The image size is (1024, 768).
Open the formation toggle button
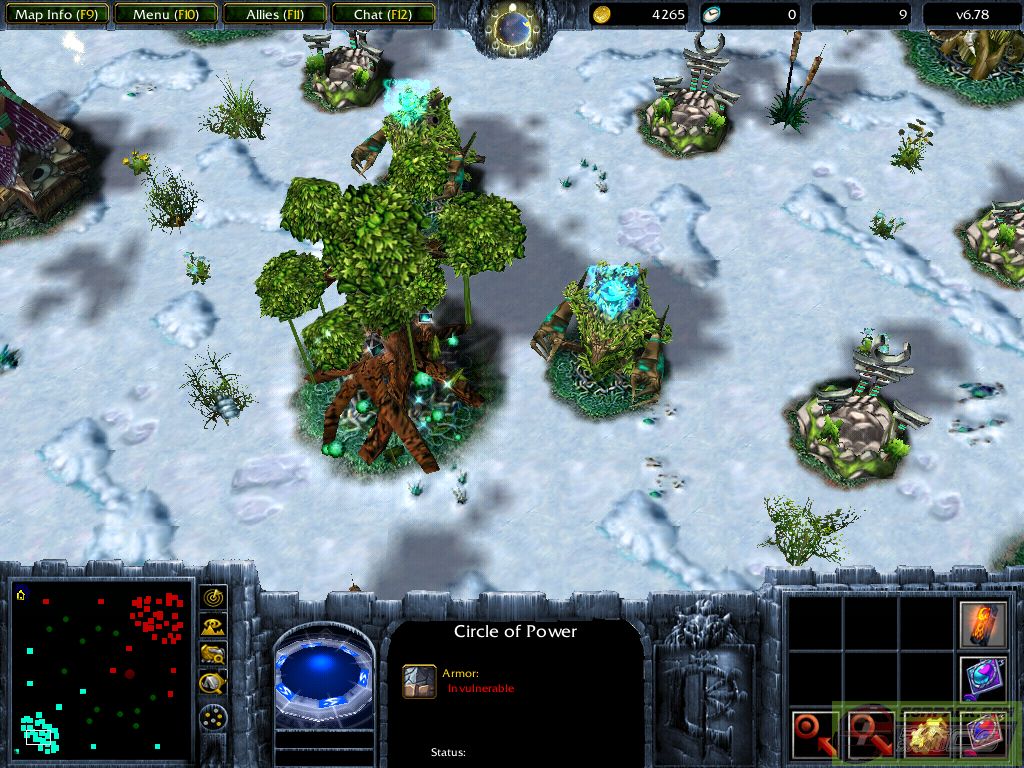coord(213,717)
